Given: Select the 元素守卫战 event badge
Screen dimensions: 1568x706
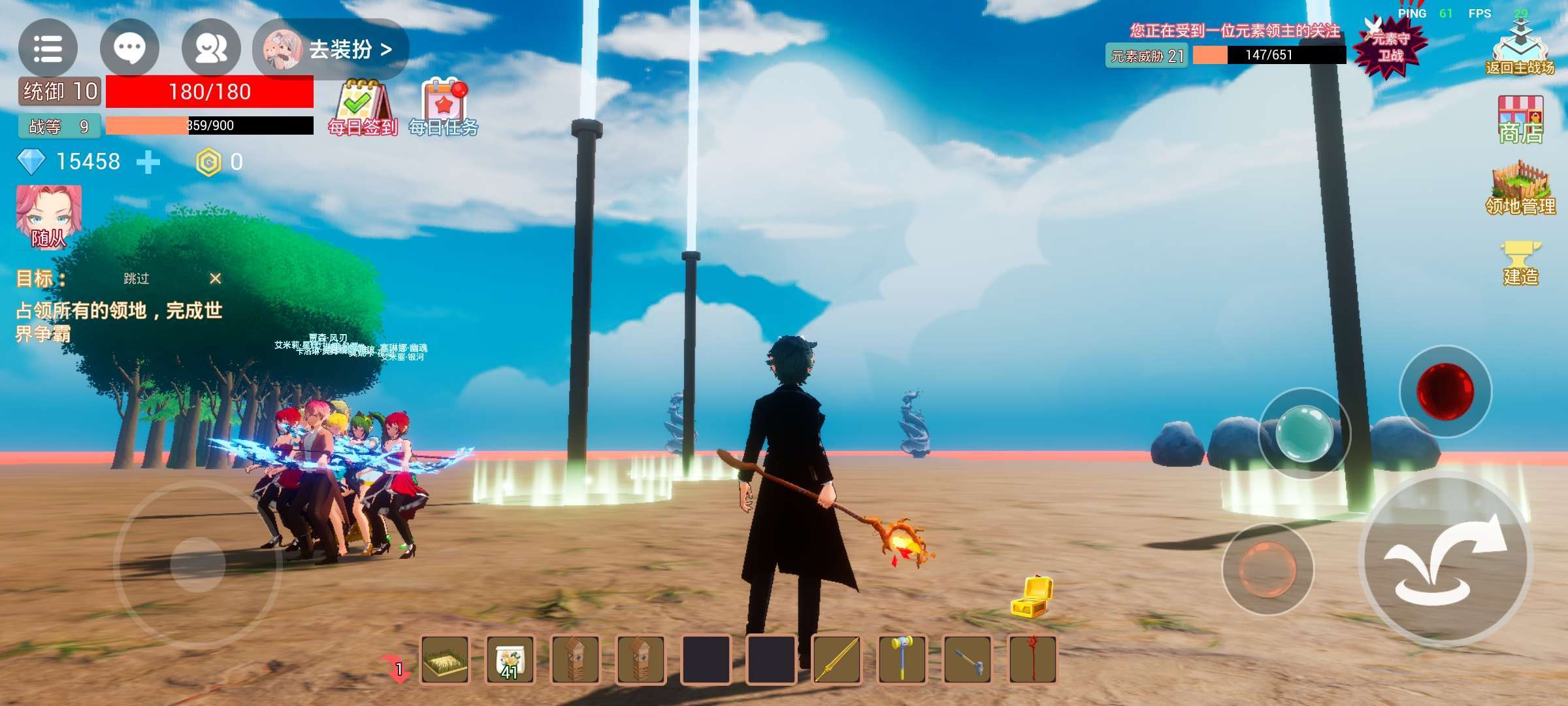Looking at the screenshot, I should click(x=1390, y=47).
